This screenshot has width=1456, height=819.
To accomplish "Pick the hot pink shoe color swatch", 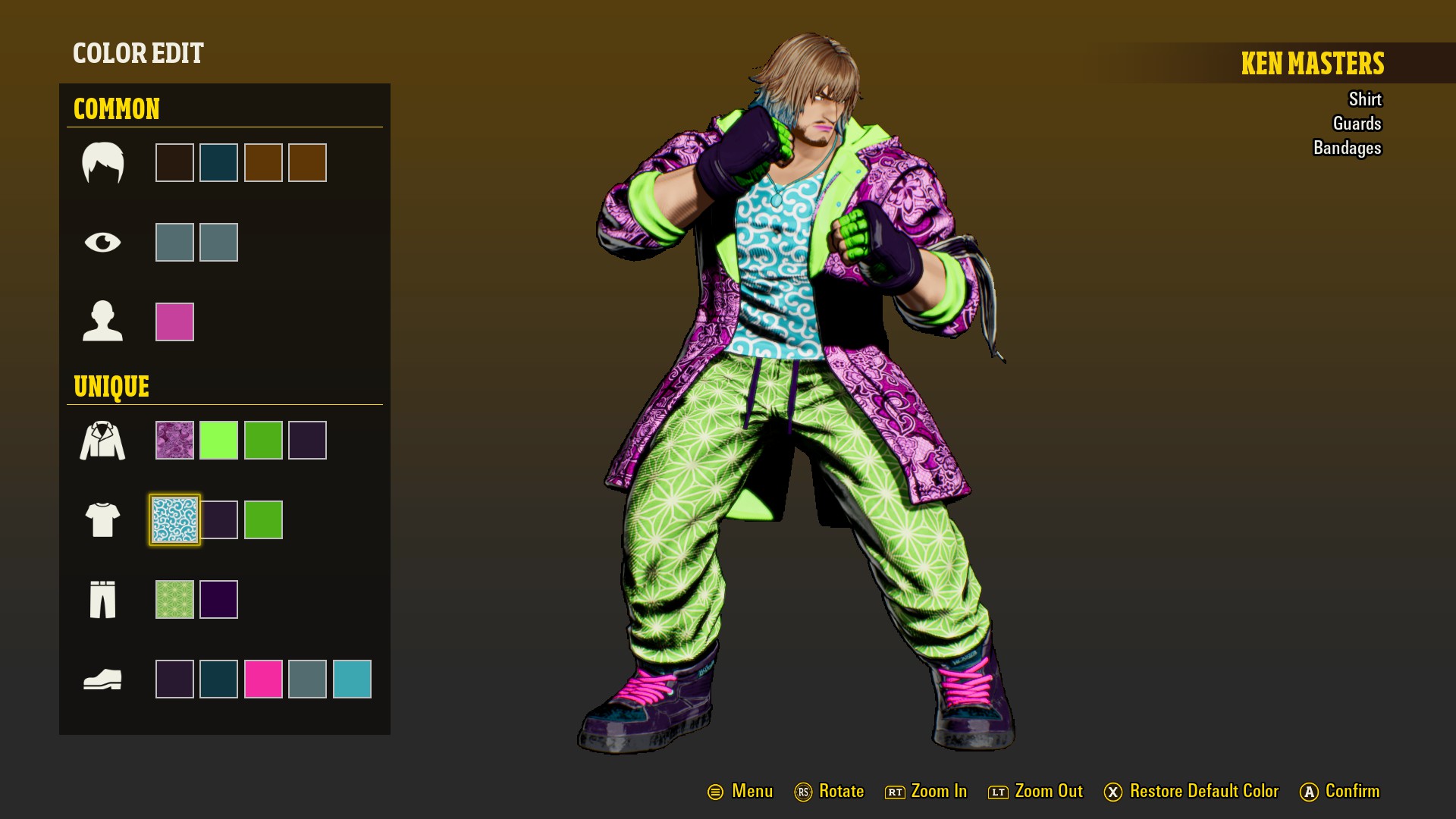I will (263, 679).
